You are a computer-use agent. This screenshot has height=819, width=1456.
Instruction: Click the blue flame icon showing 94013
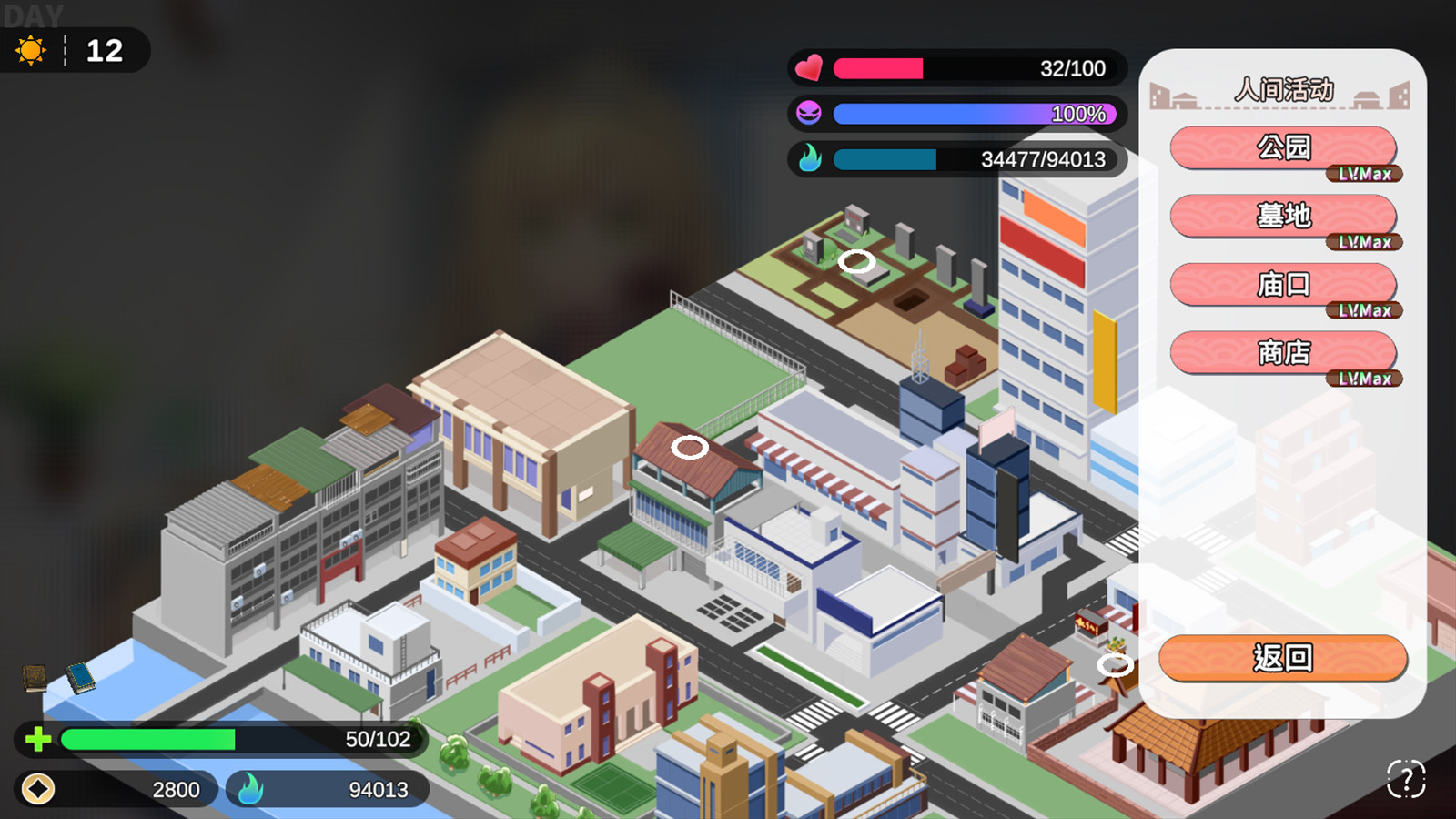click(x=248, y=790)
